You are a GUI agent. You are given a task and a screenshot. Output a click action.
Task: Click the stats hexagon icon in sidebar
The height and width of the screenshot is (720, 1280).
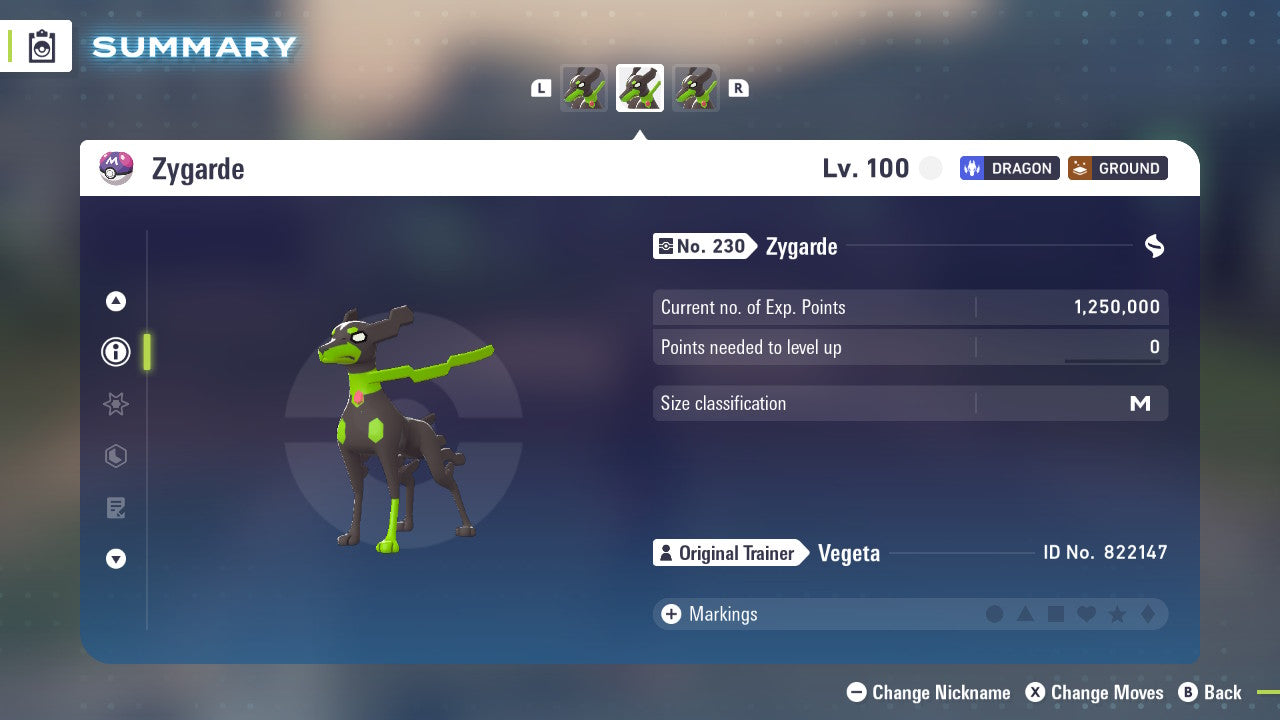pos(115,456)
